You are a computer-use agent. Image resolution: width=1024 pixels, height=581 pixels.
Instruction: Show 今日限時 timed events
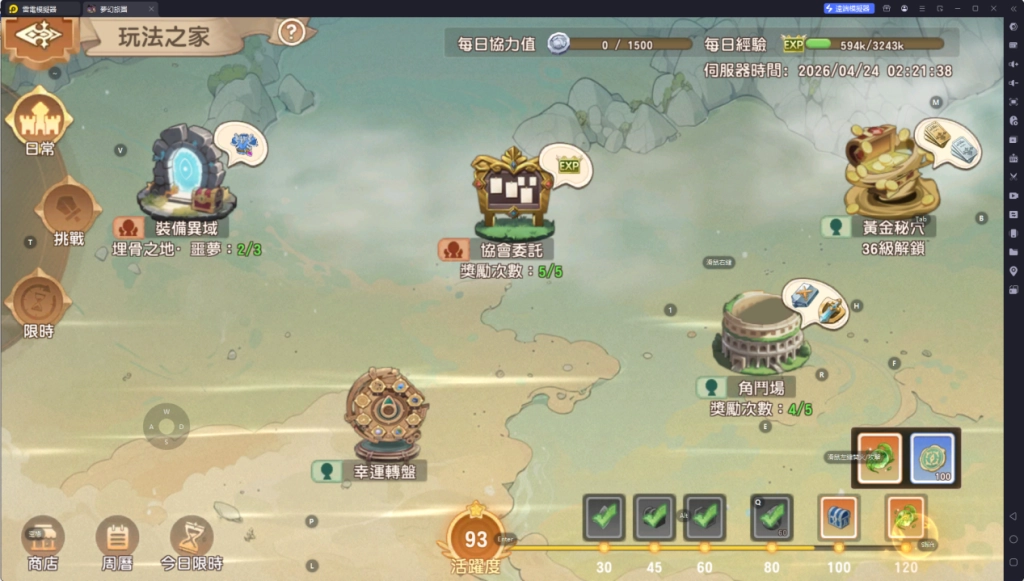point(191,538)
